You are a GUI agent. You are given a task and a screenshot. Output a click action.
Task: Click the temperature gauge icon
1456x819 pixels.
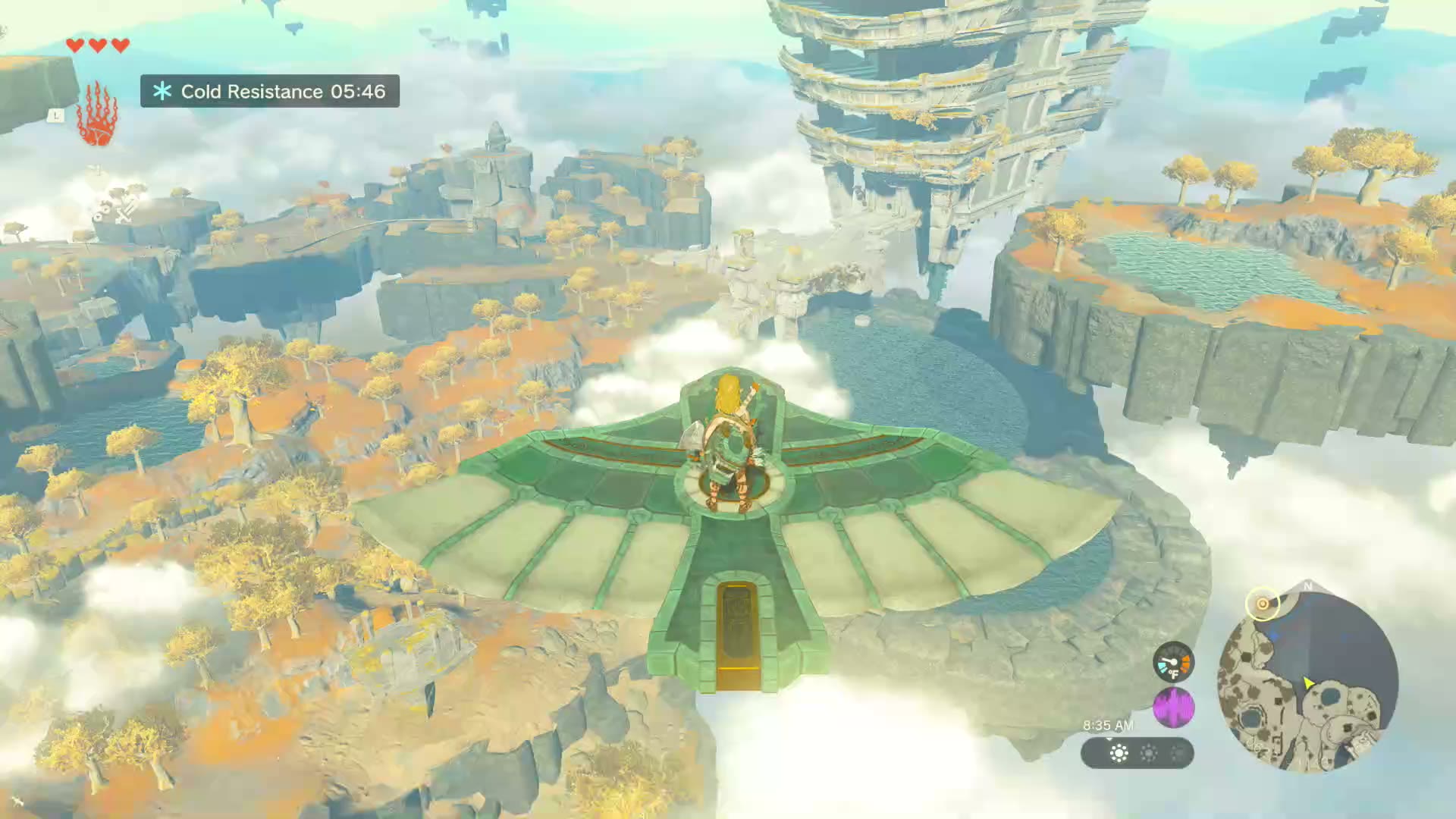click(1173, 662)
